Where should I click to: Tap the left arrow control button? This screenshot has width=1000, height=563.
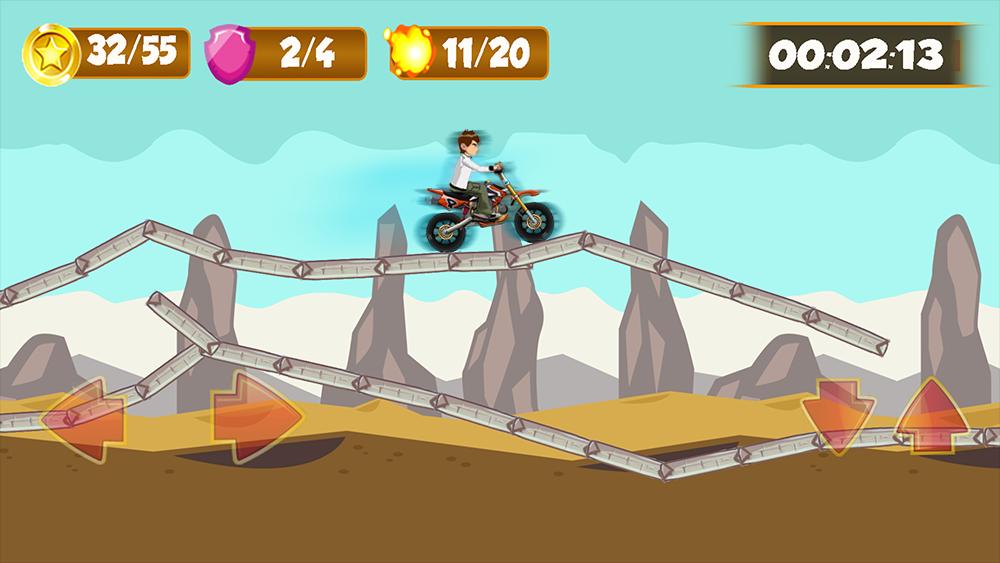click(85, 416)
